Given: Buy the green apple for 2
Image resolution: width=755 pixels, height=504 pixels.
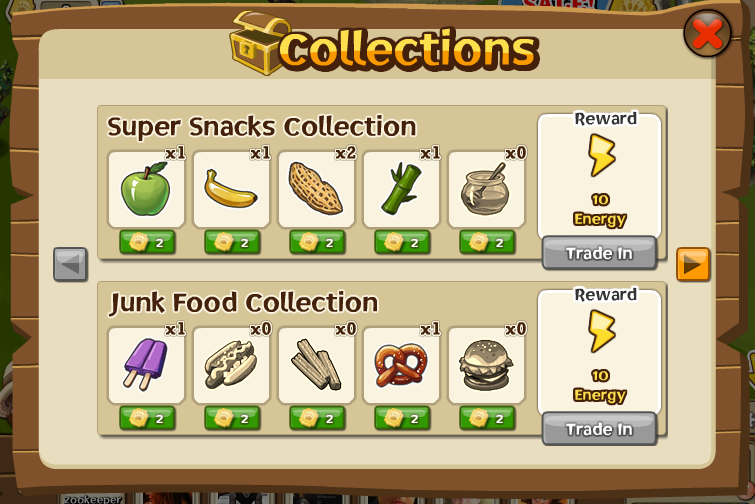Looking at the screenshot, I should [146, 242].
